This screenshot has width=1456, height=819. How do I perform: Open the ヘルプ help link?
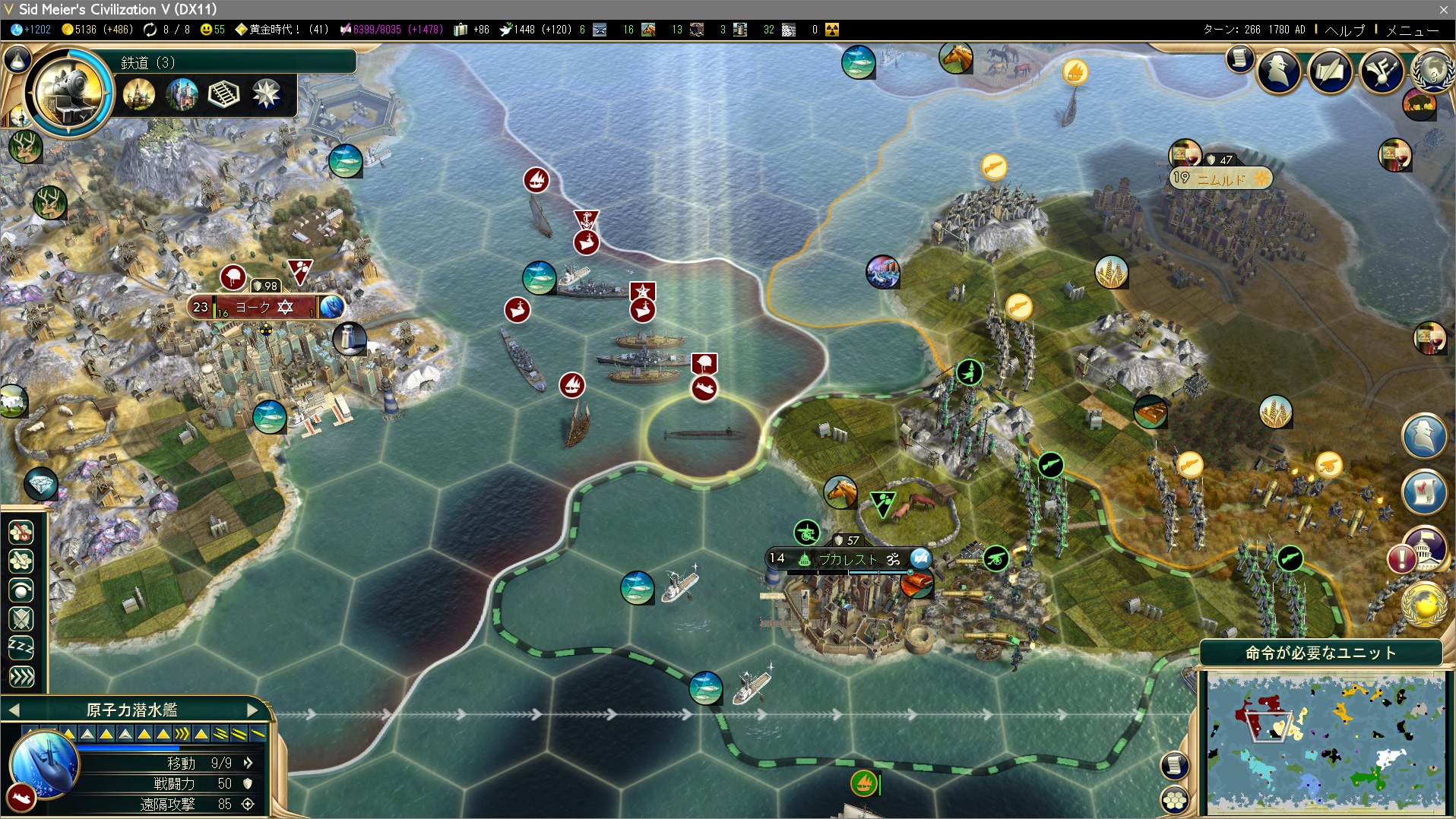pyautogui.click(x=1344, y=30)
